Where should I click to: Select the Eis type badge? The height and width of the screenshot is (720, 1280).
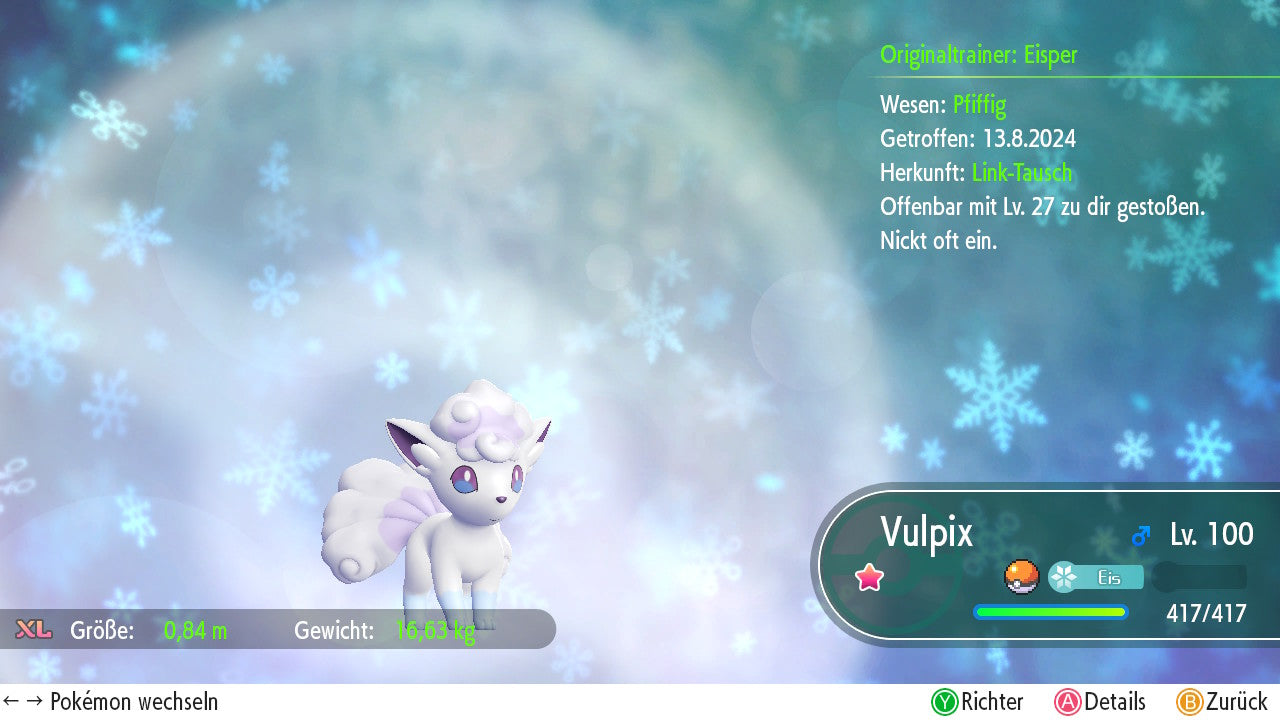tap(1096, 577)
